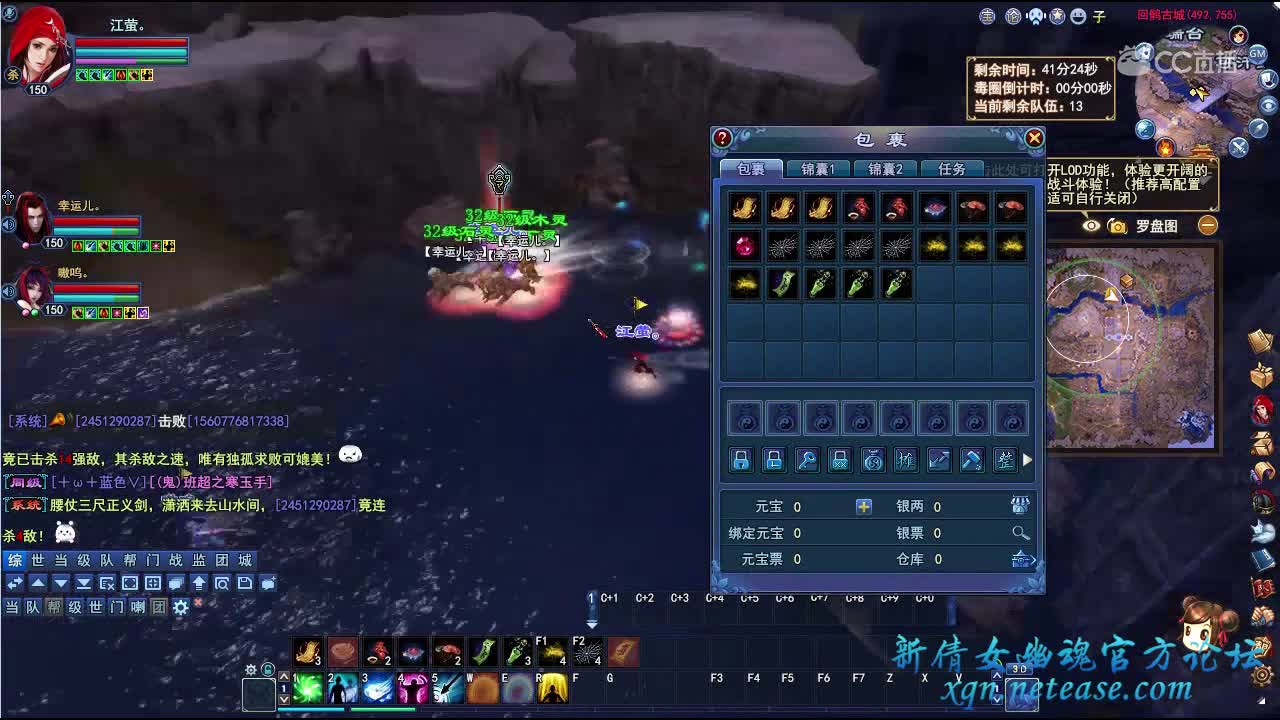Click the help question mark on bag window
Image resolution: width=1280 pixels, height=720 pixels.
[722, 138]
